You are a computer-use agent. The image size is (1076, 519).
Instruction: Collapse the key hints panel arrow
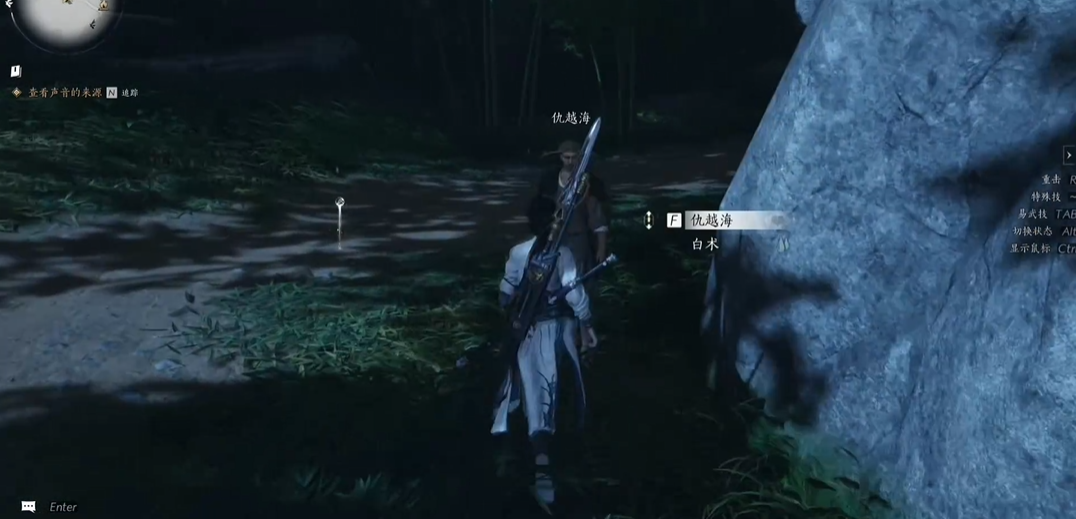(x=1068, y=155)
